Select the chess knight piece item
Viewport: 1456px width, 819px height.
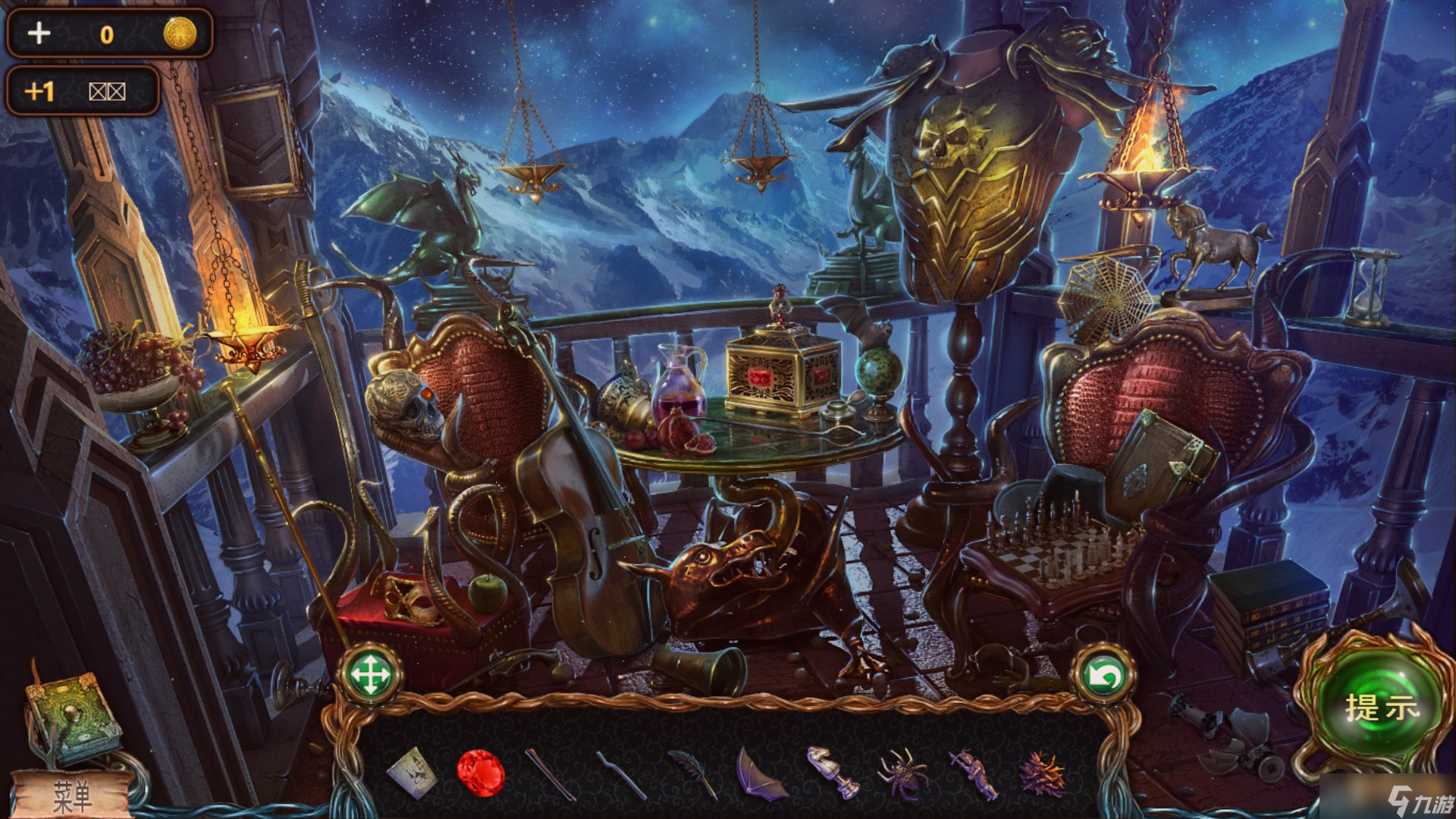(831, 772)
